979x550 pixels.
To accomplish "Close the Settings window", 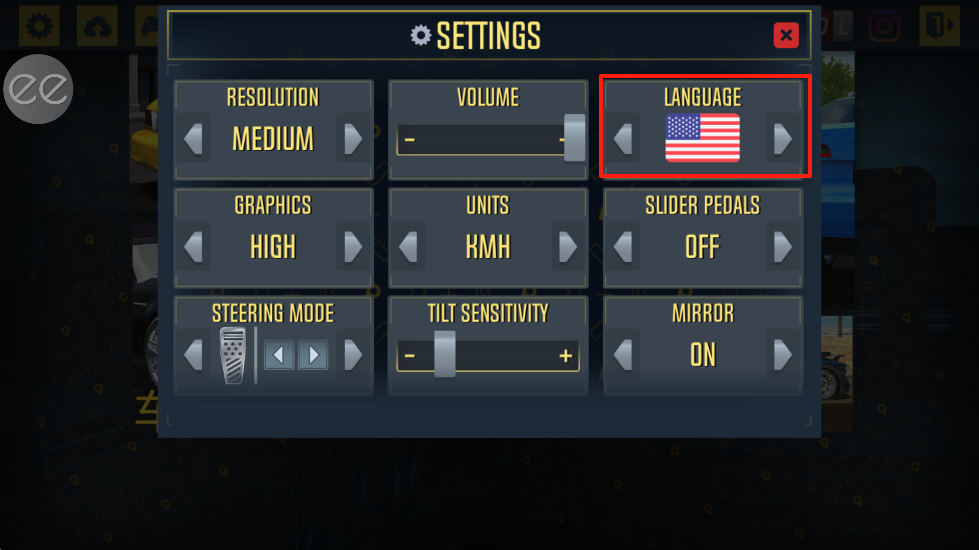I will [786, 36].
